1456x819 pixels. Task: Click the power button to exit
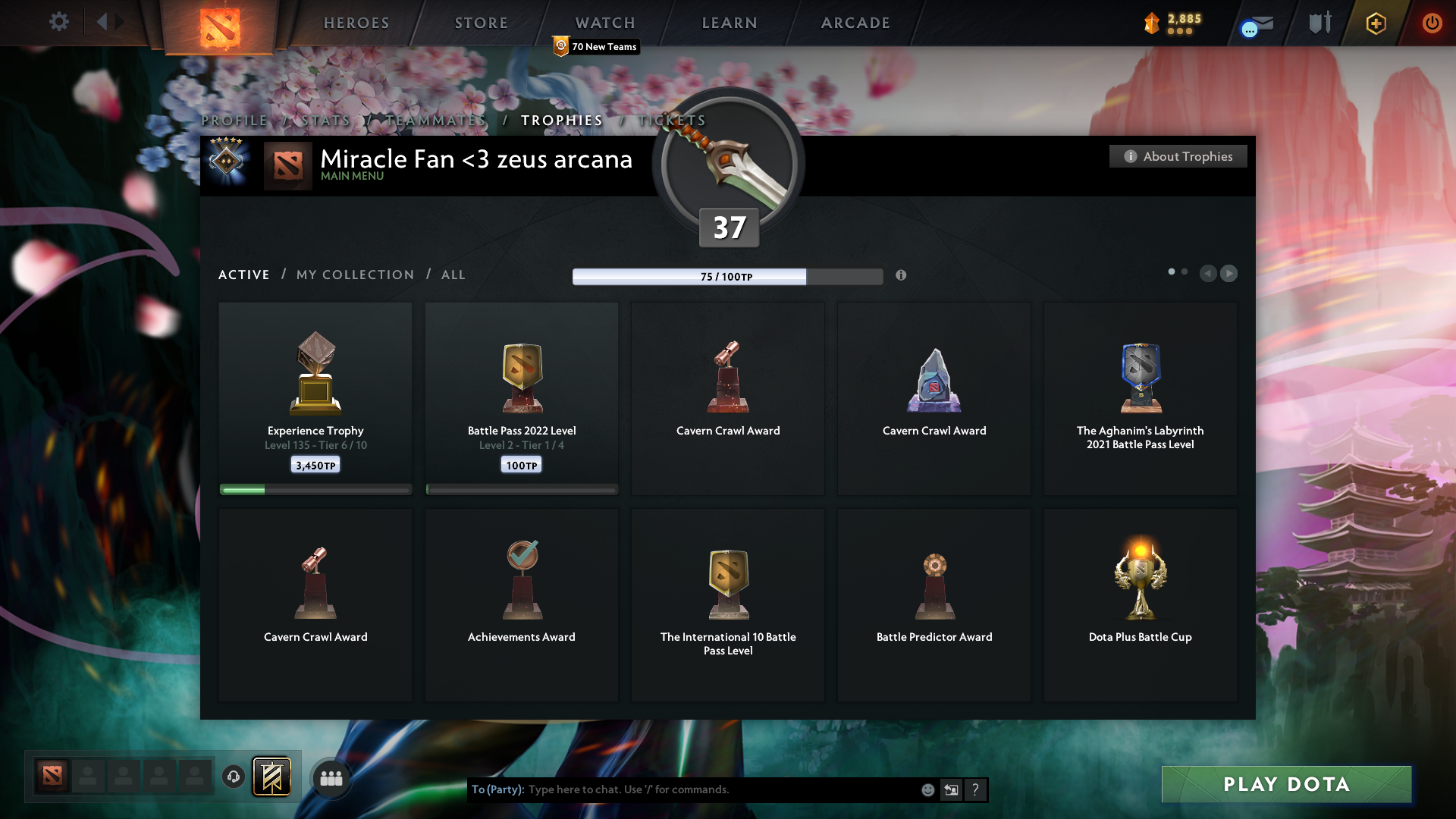click(1432, 23)
